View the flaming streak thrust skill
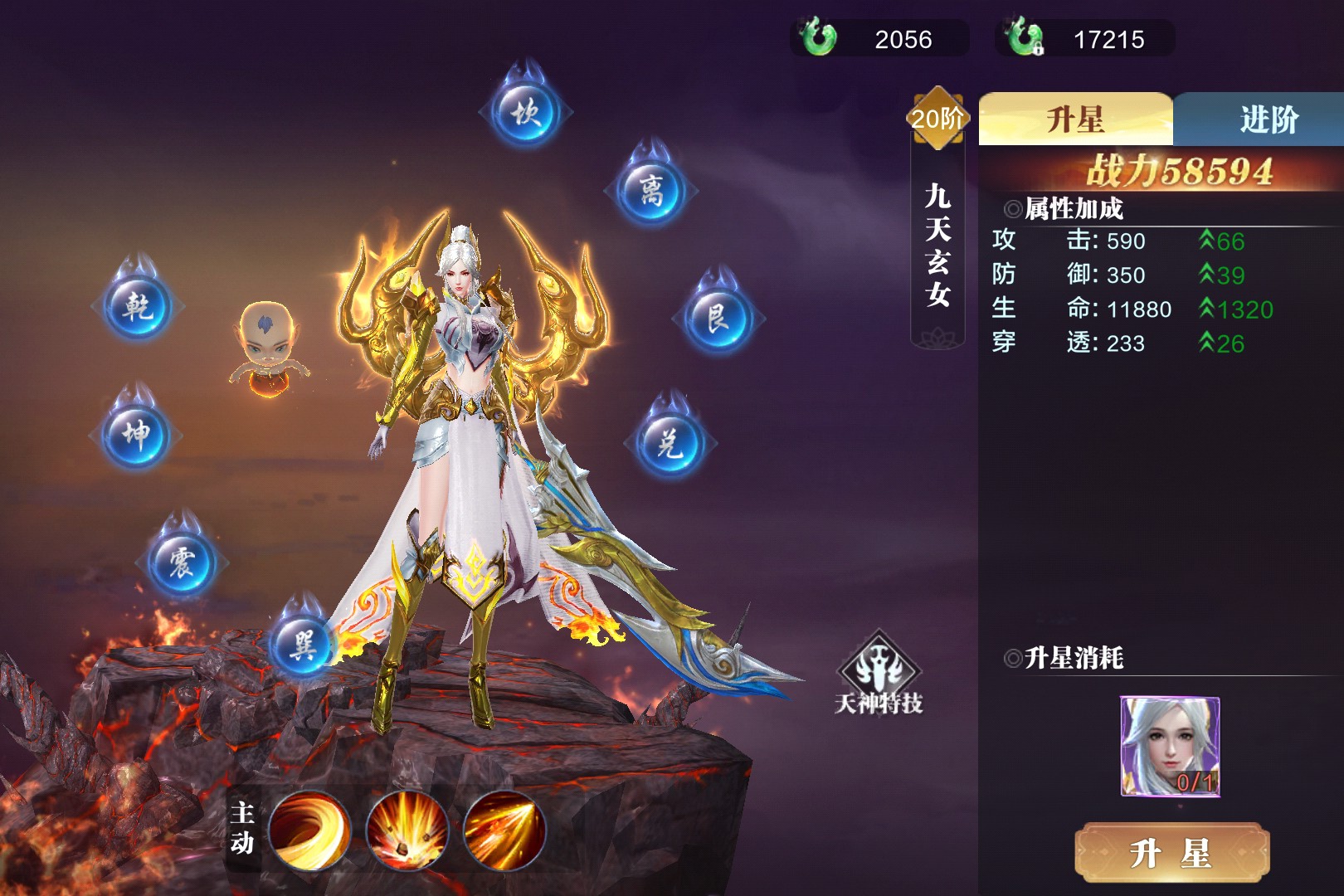Viewport: 1344px width, 896px height. pos(504,830)
